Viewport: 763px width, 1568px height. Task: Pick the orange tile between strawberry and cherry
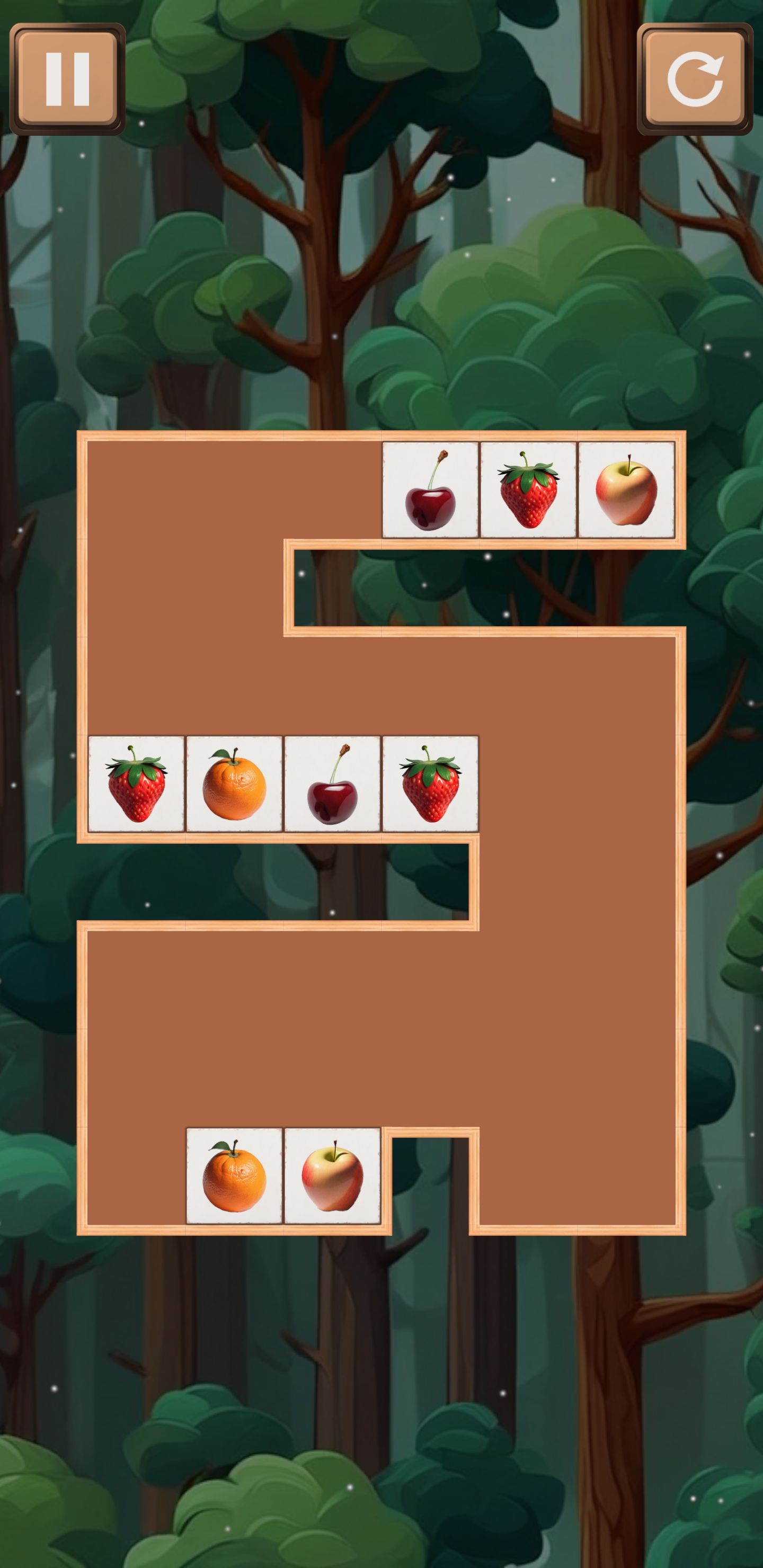coord(234,783)
